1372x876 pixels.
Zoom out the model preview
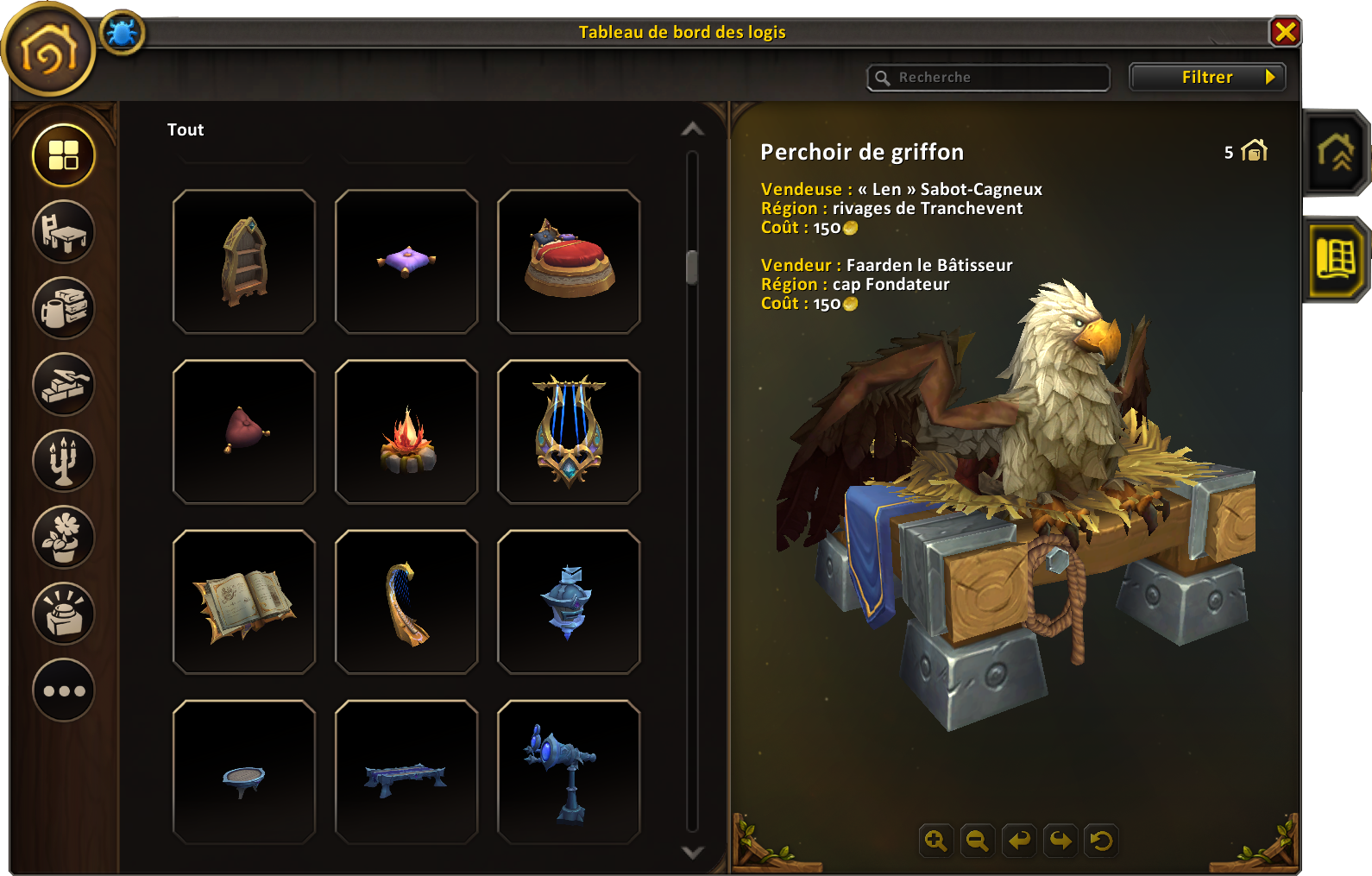click(x=977, y=840)
